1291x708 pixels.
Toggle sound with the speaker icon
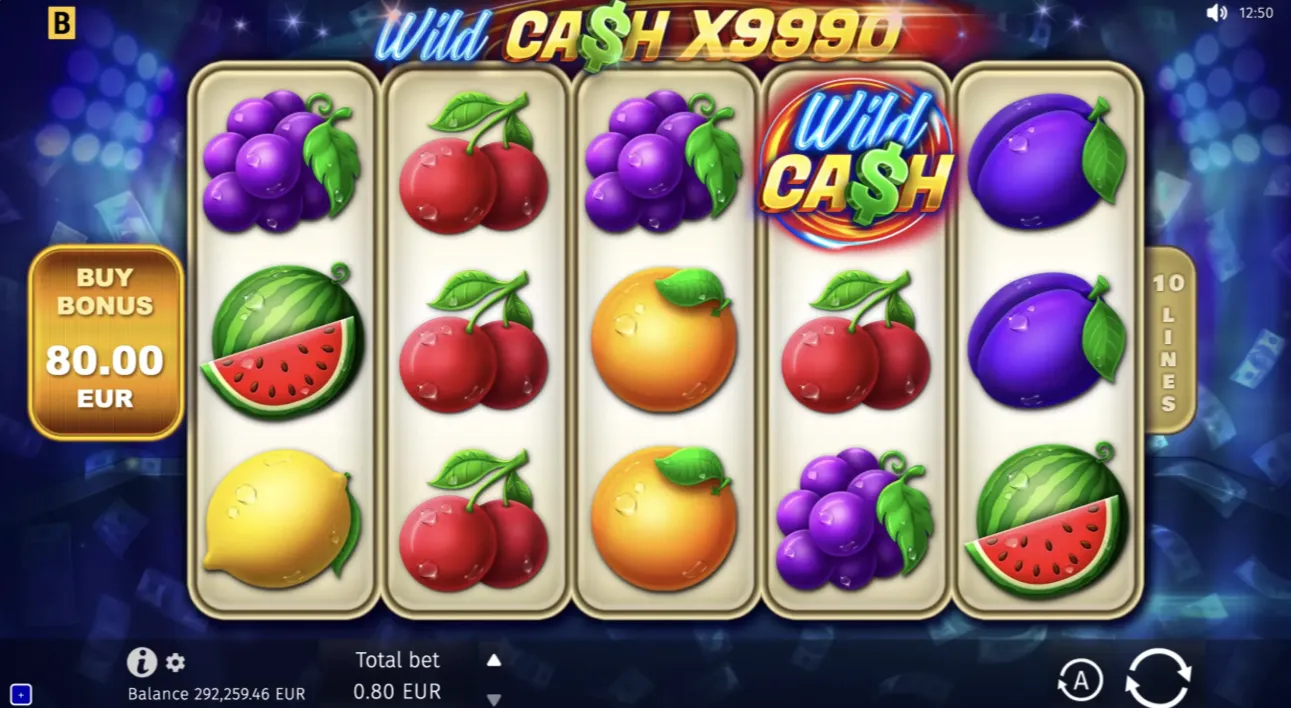(1216, 13)
